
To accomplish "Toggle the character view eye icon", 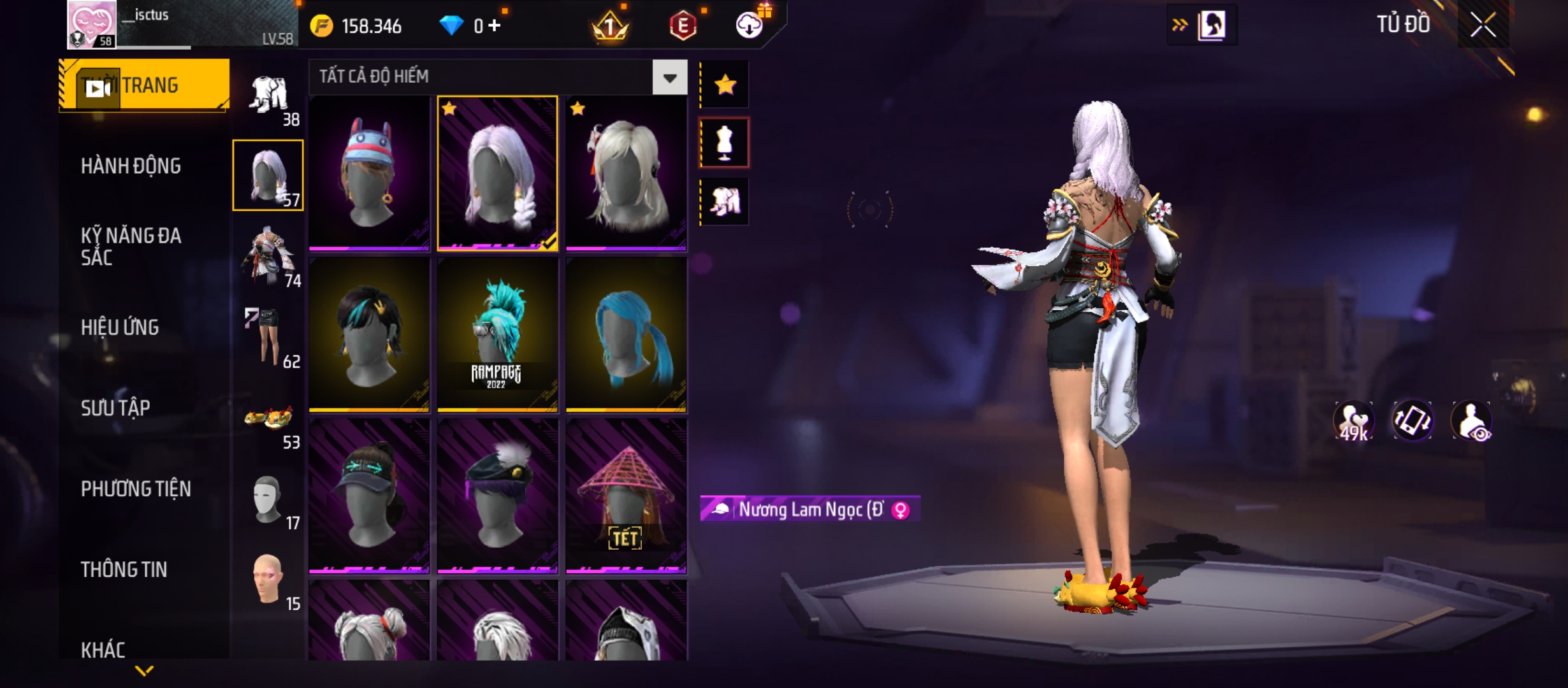I will 1471,421.
